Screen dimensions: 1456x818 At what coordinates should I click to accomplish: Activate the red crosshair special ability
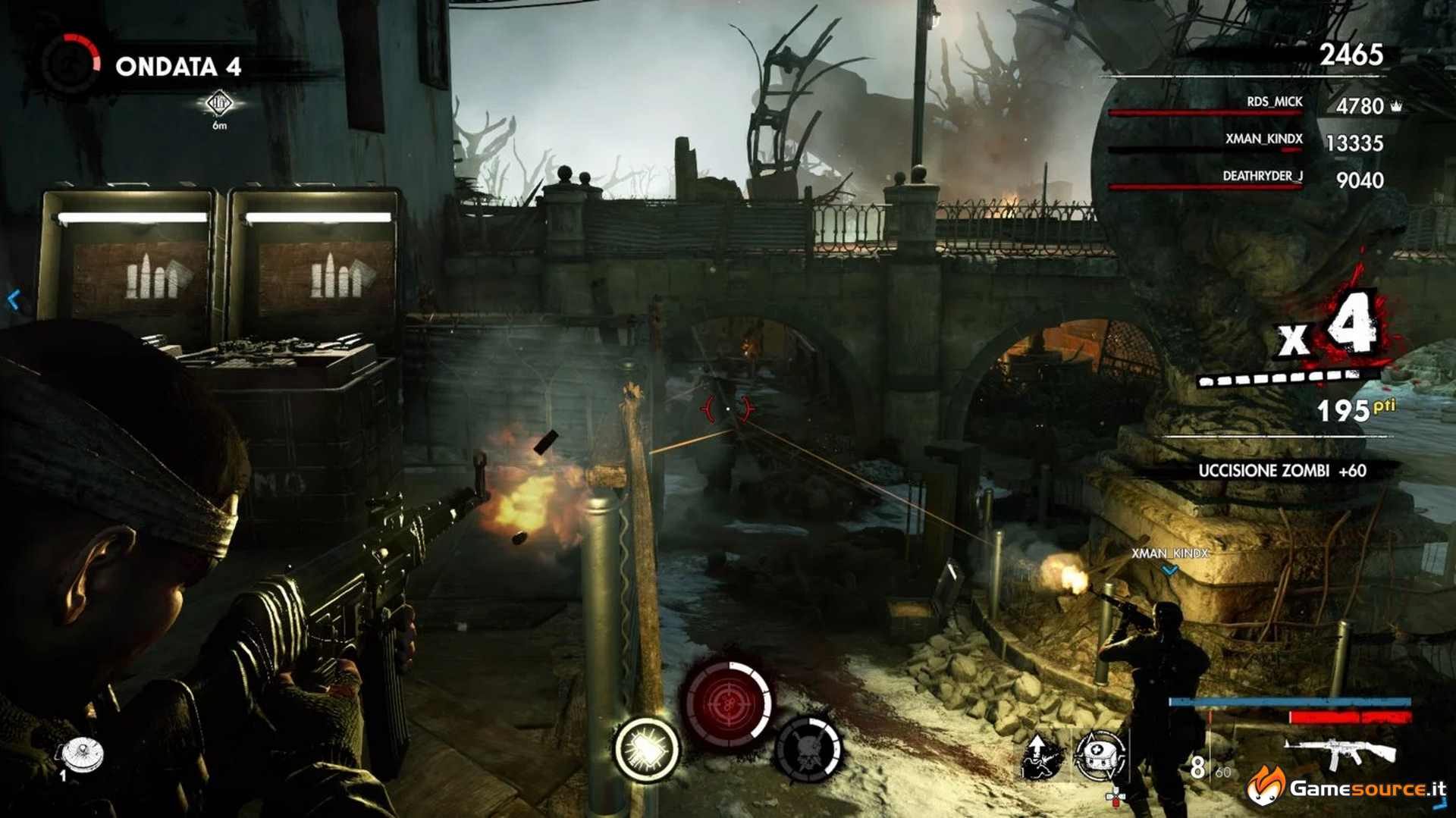727,702
